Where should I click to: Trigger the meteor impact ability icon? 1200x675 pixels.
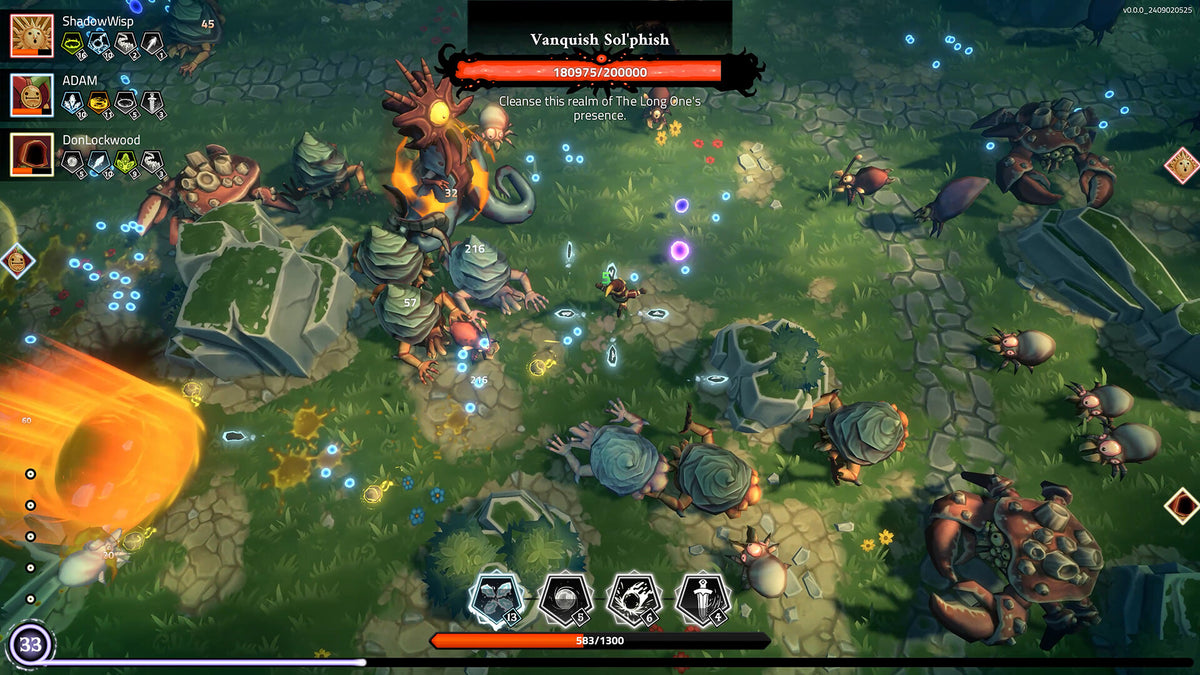point(633,599)
